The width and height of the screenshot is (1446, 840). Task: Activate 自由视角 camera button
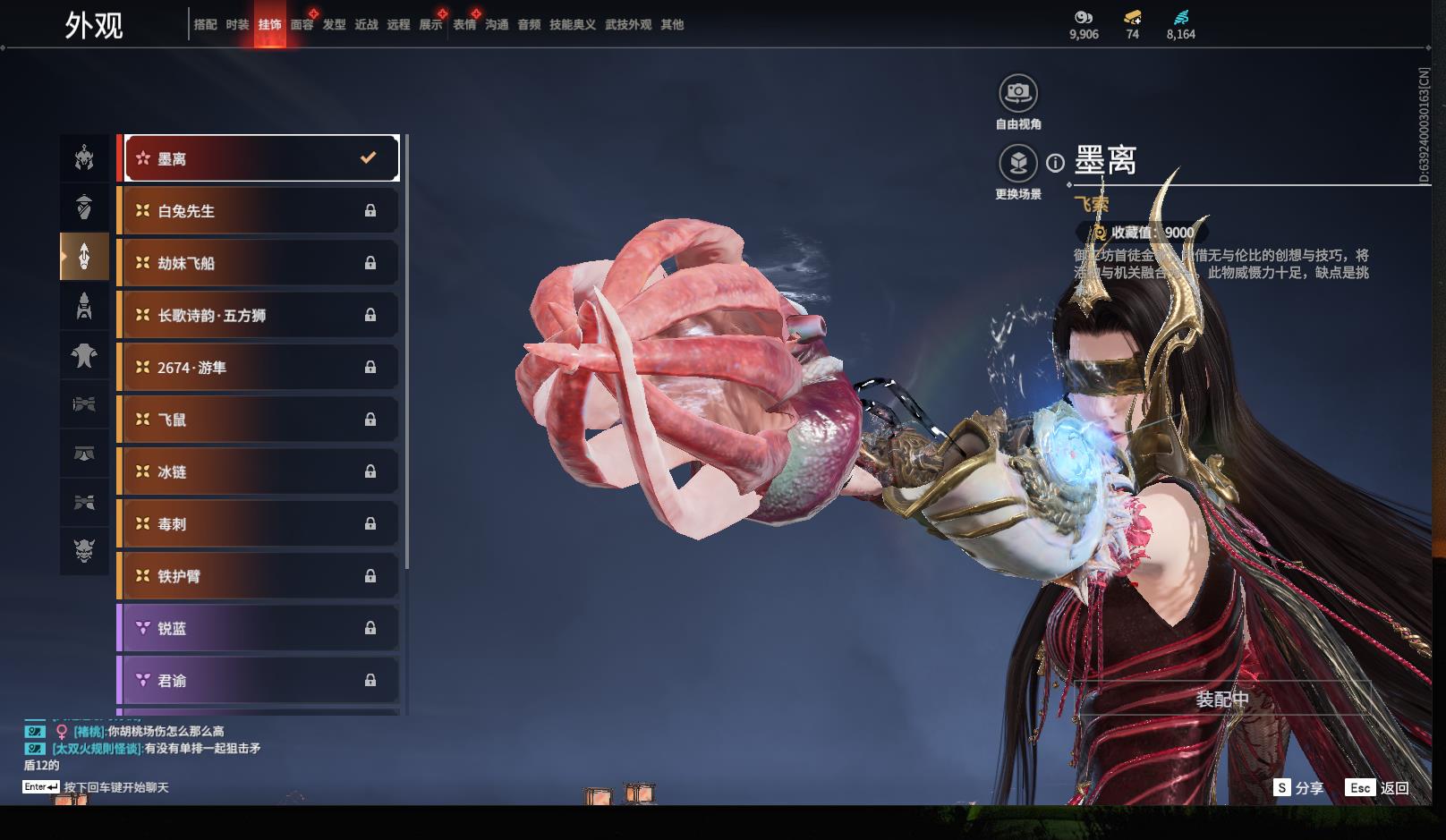1018,93
